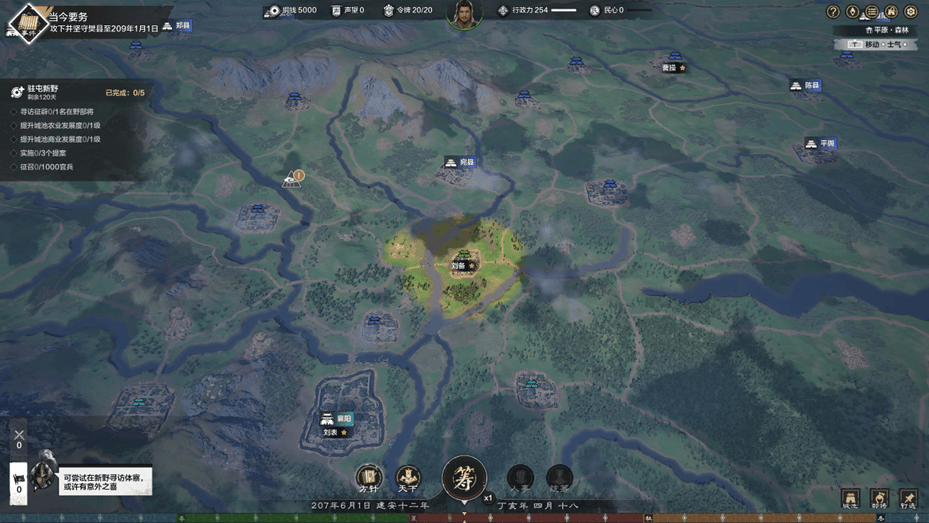Image resolution: width=929 pixels, height=523 pixels.
Task: Open the 方针 policy menu
Action: pyautogui.click(x=369, y=477)
